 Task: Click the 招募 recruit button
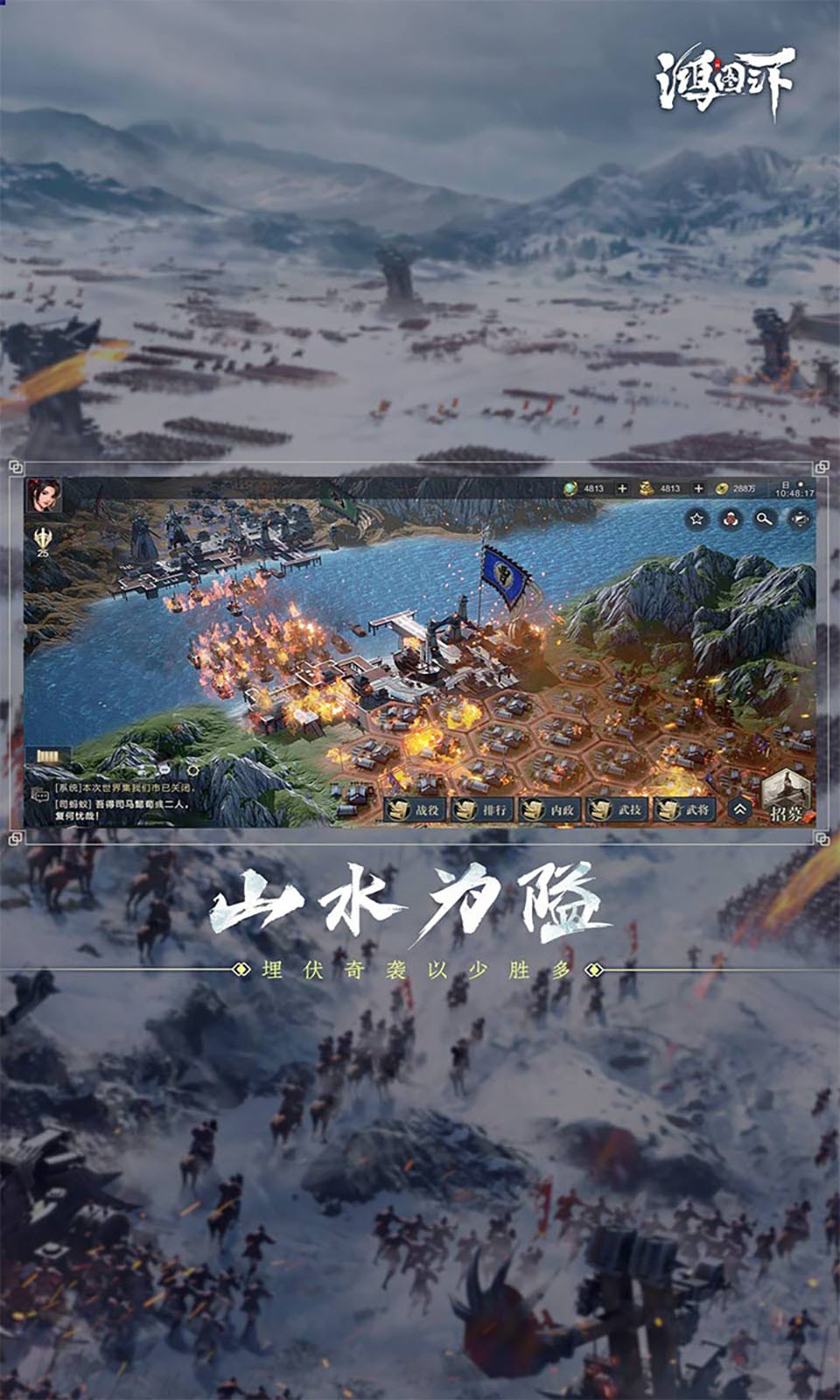tap(786, 798)
